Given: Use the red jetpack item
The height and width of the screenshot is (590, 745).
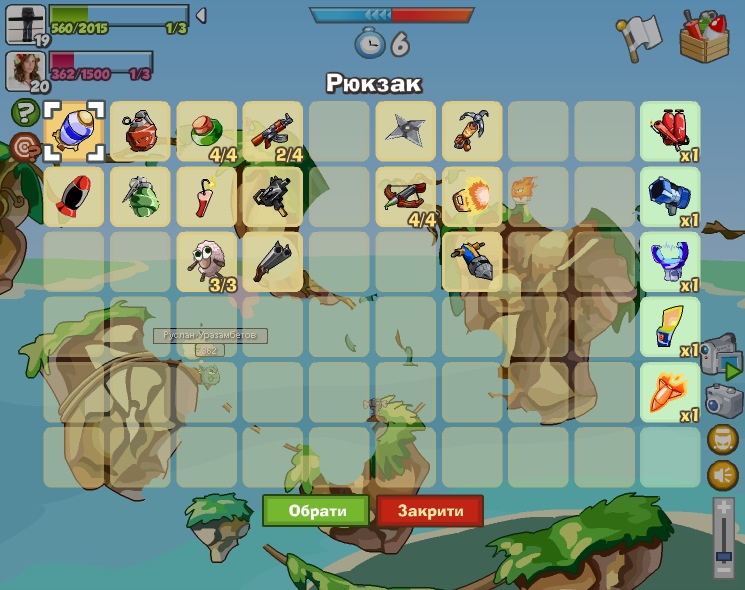Looking at the screenshot, I should click(x=670, y=131).
